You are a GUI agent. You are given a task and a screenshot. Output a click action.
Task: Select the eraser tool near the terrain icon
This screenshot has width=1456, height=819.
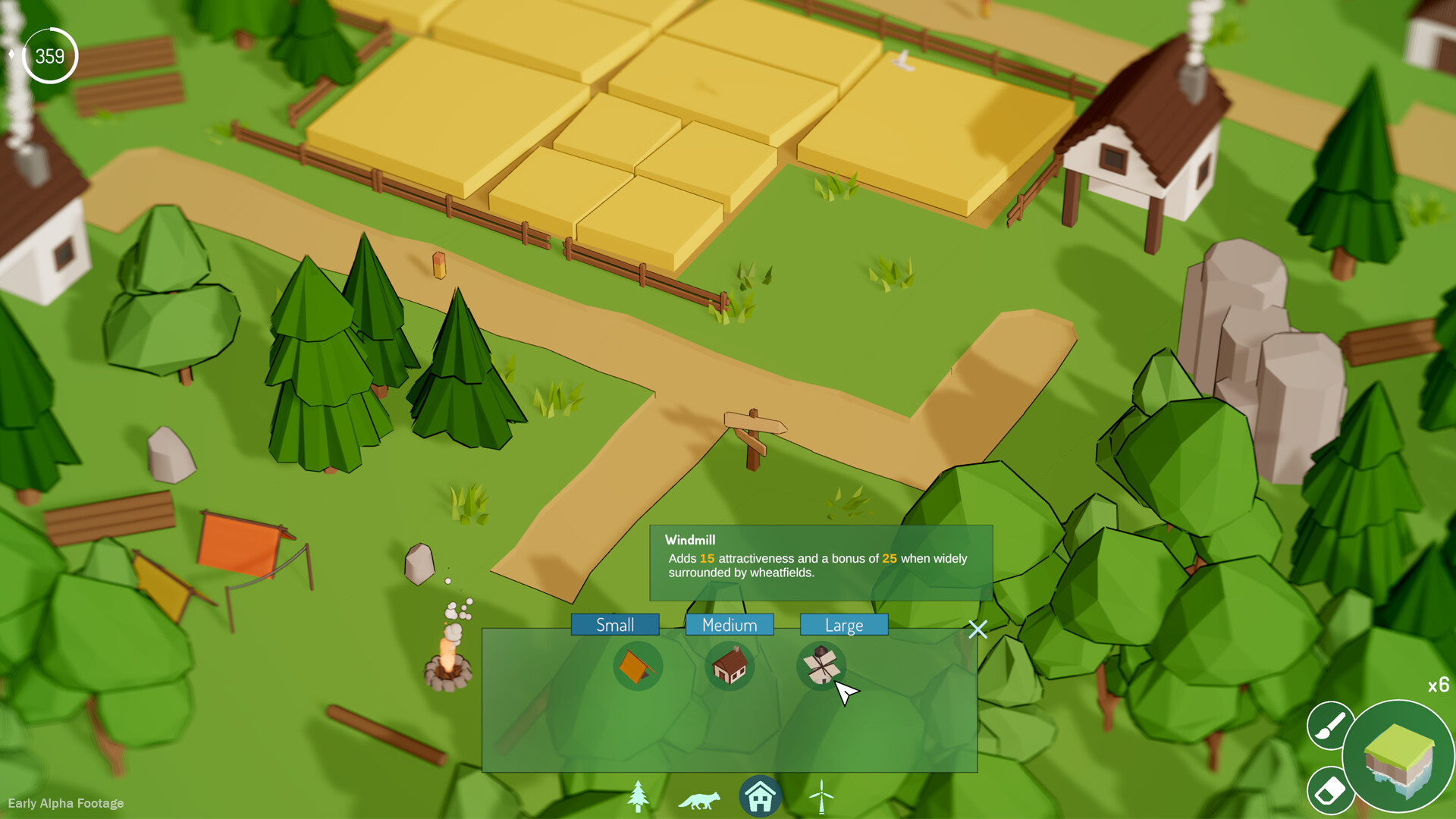pos(1329,789)
